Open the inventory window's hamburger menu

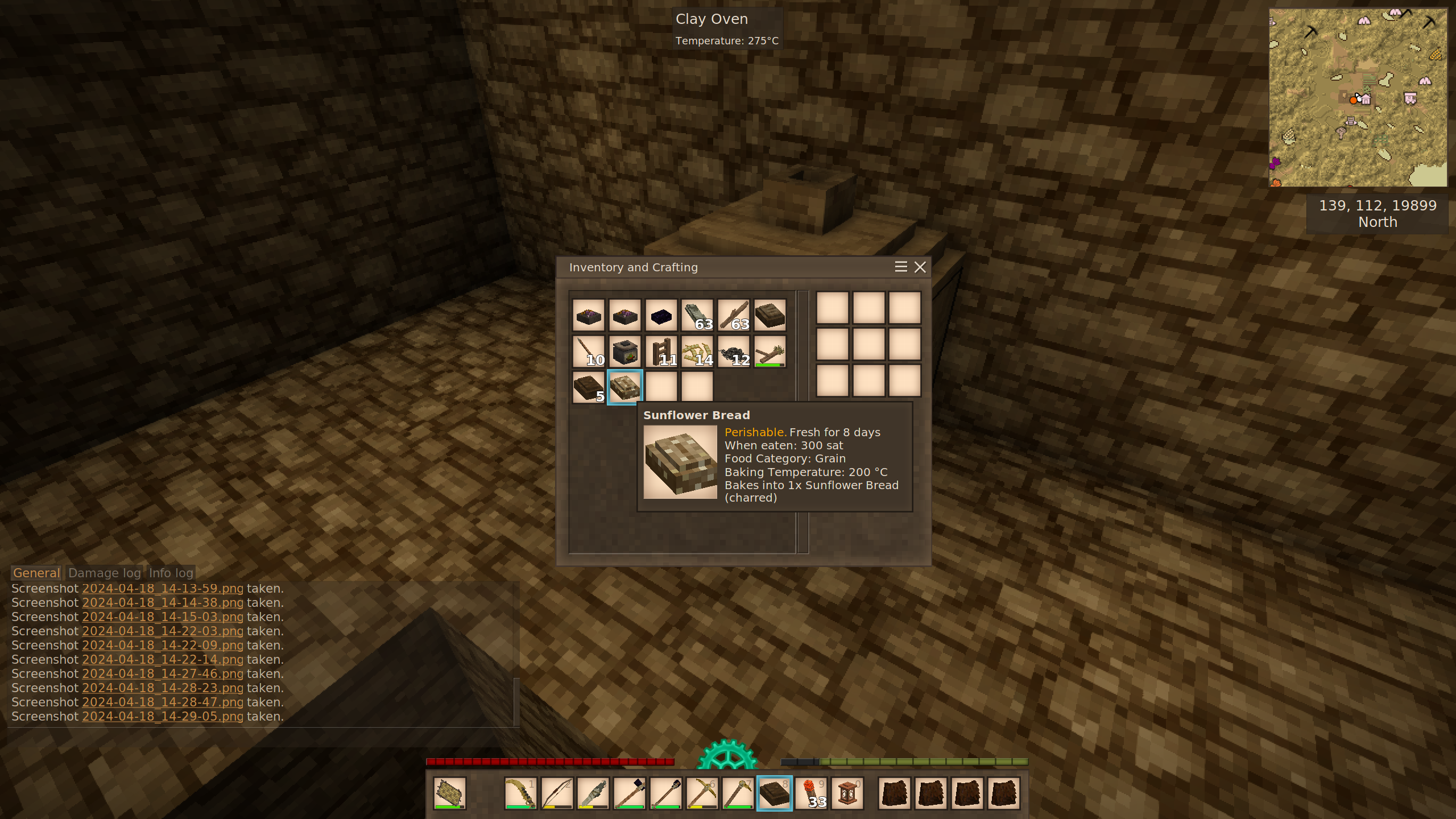pos(900,267)
